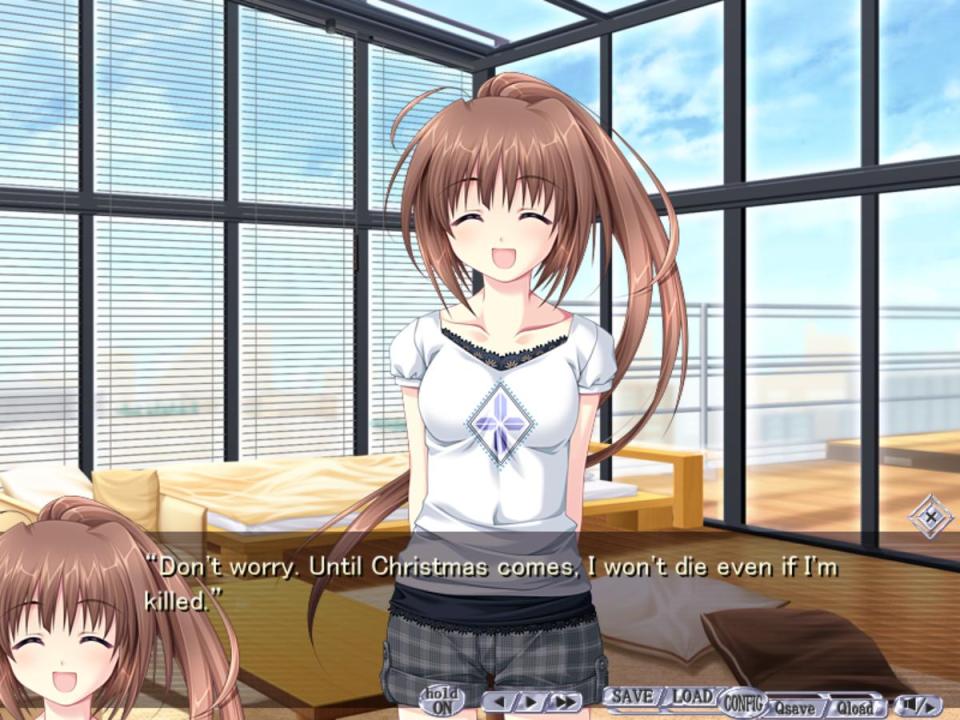
Task: Quick save with Qsave
Action: [792, 705]
